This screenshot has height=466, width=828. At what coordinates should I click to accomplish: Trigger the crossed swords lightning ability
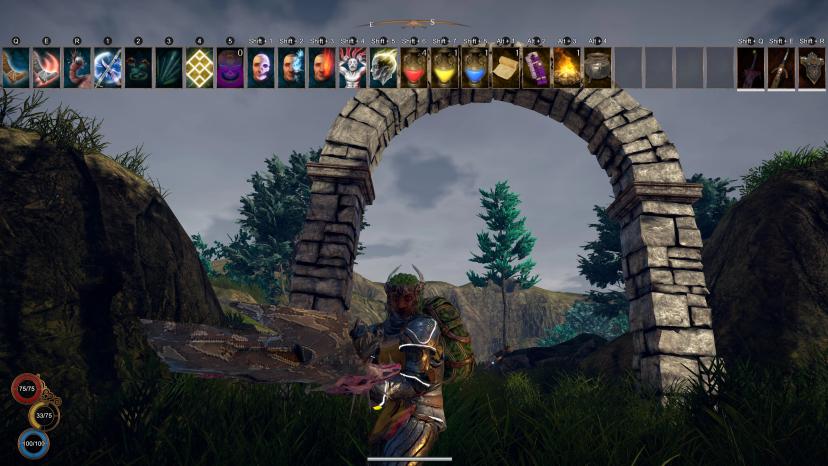click(x=108, y=67)
